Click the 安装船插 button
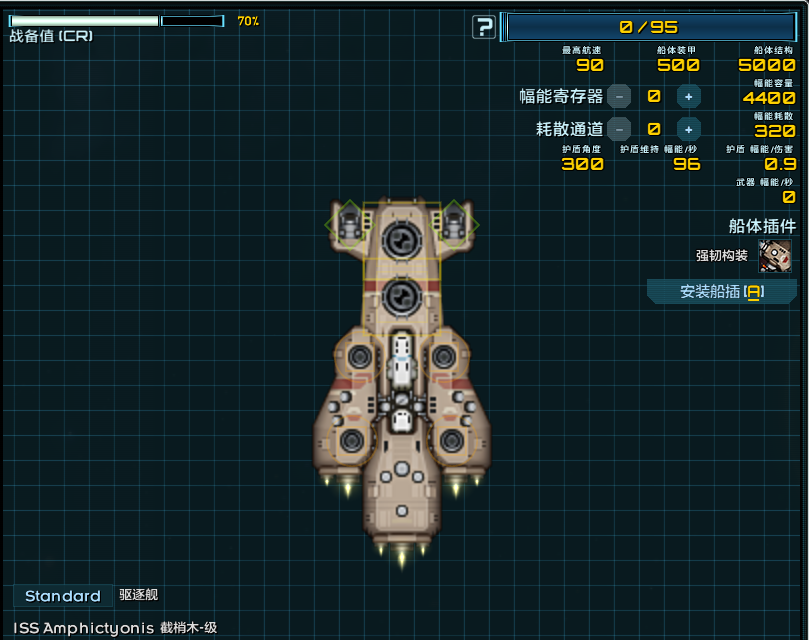Viewport: 809px width, 640px height. coord(722,292)
